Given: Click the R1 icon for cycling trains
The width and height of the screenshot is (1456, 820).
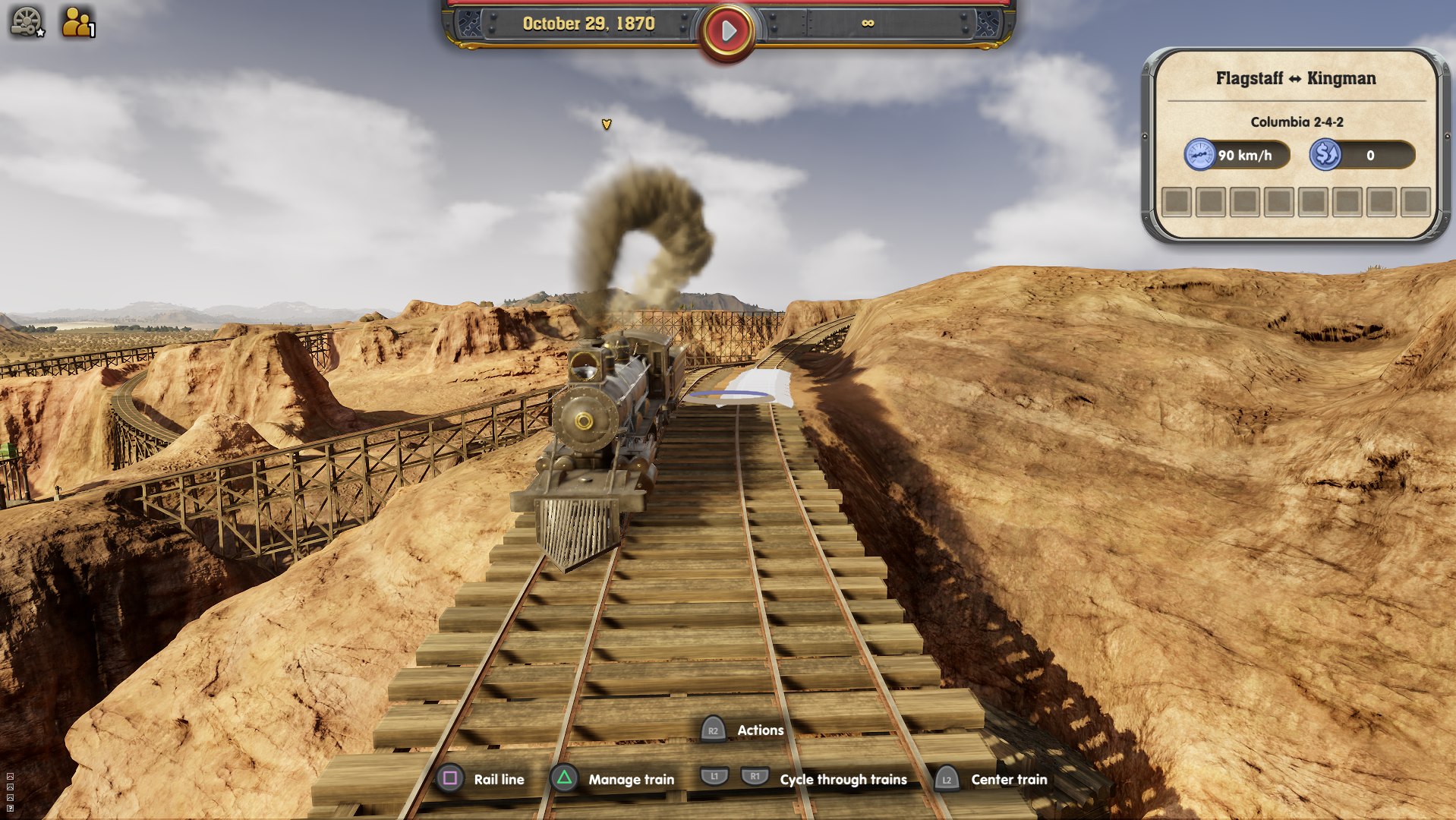Looking at the screenshot, I should (754, 776).
